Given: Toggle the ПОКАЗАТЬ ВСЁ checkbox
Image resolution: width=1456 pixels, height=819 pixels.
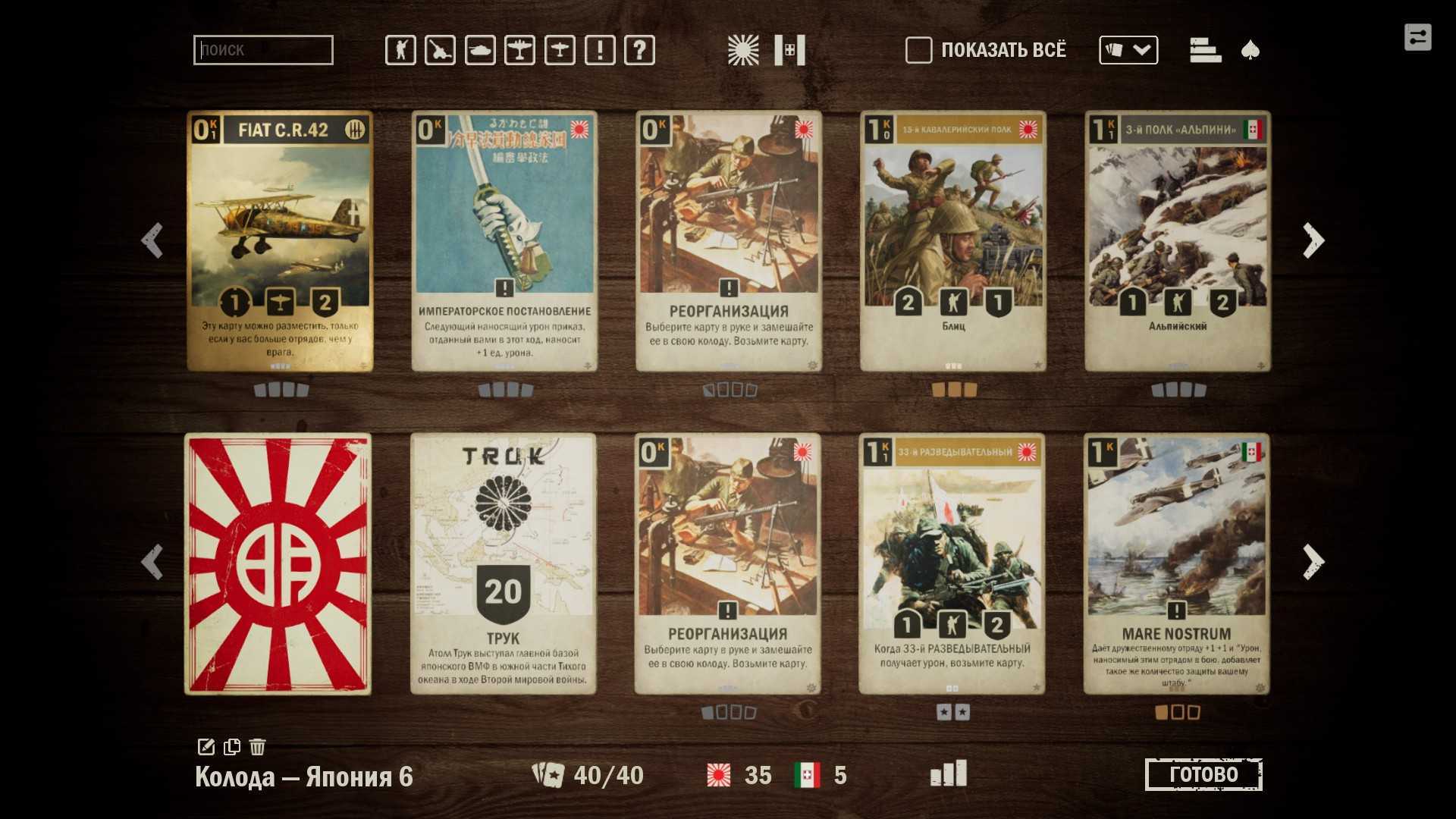Looking at the screenshot, I should click(x=918, y=50).
